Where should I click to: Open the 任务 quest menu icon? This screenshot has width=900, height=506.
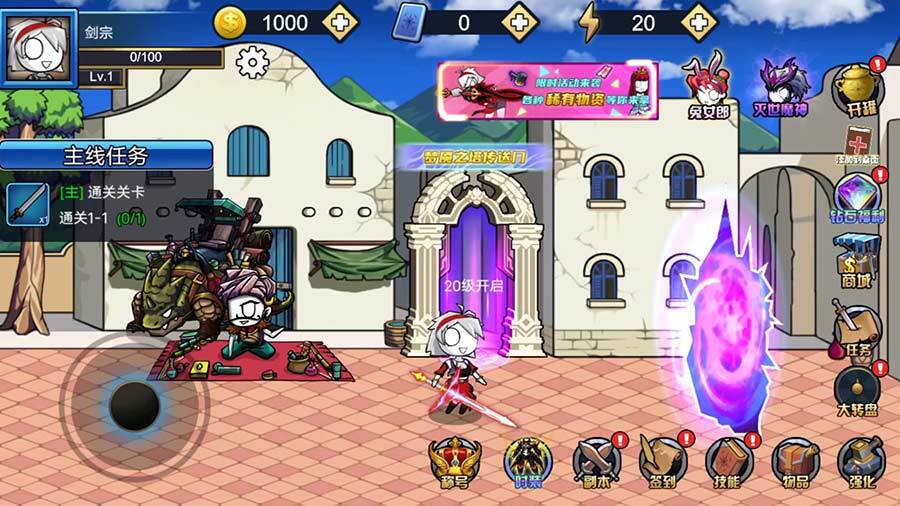click(859, 330)
